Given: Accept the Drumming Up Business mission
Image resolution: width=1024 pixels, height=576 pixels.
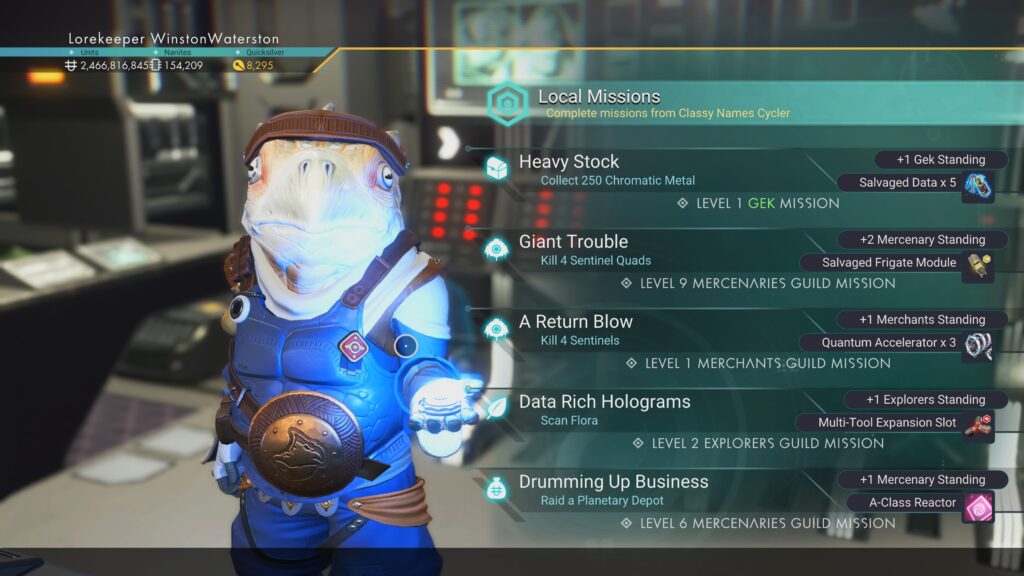Looking at the screenshot, I should (613, 482).
